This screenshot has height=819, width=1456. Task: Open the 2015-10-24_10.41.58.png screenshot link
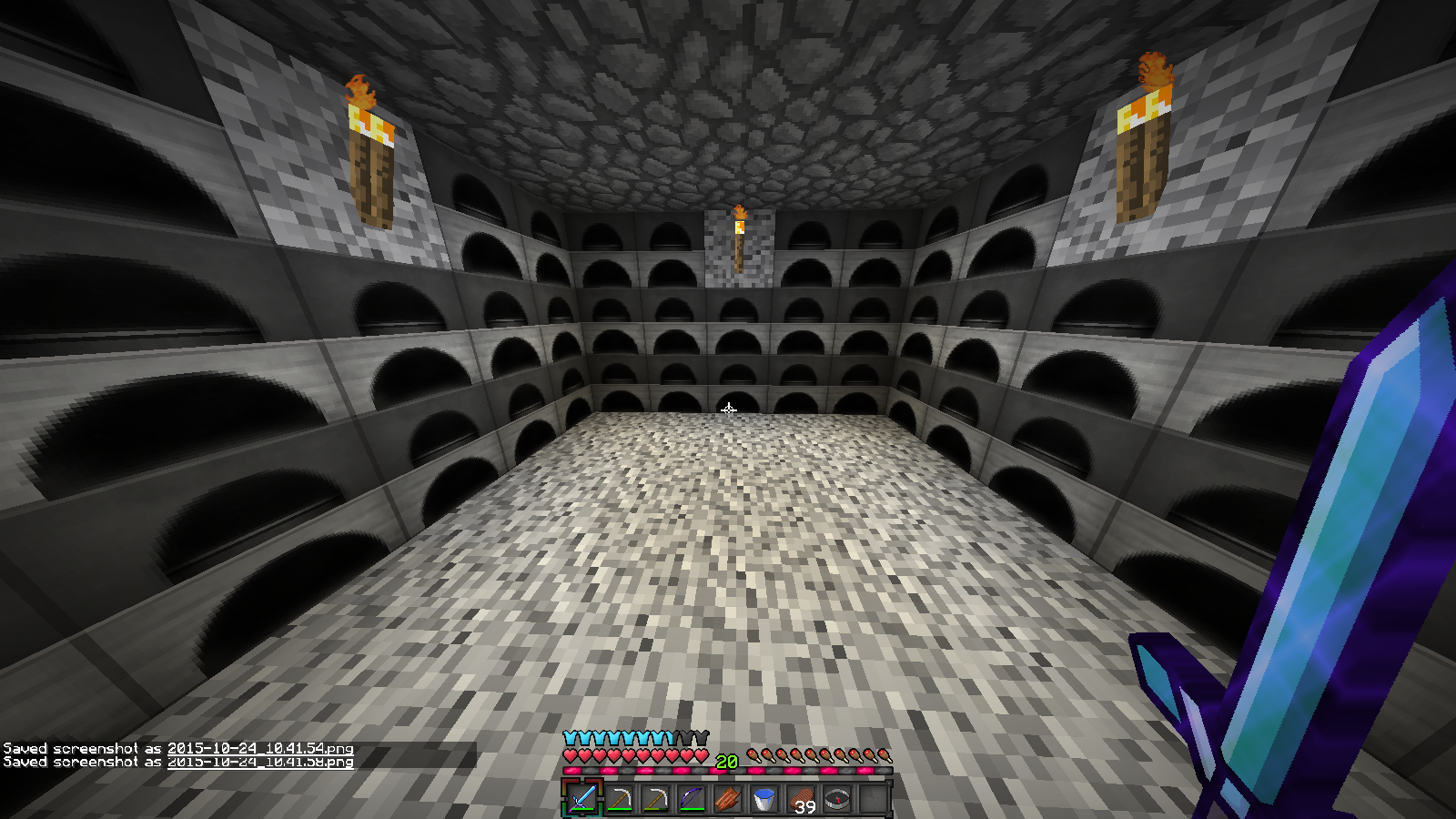260,762
